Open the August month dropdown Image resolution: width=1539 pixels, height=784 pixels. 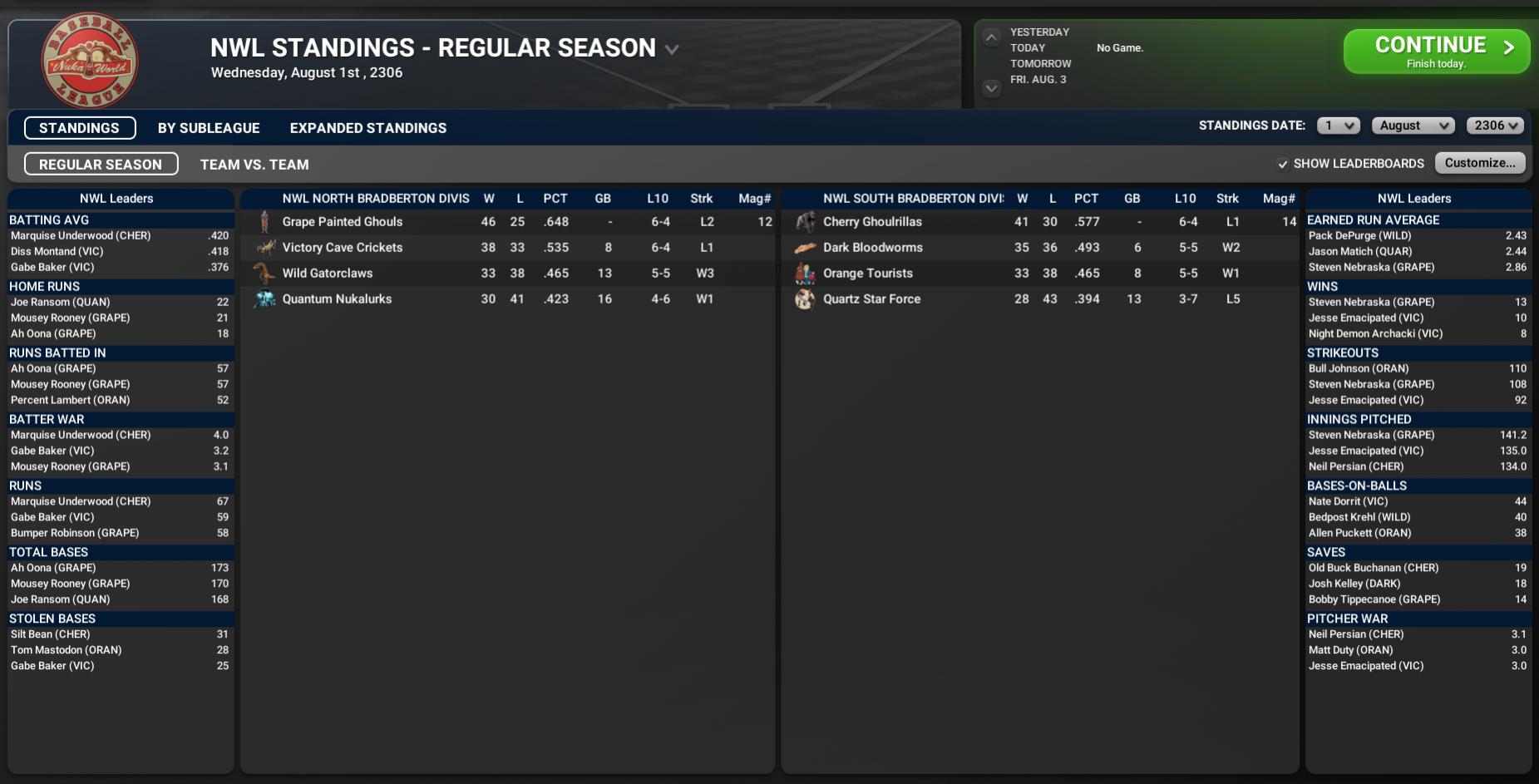[x=1413, y=126]
